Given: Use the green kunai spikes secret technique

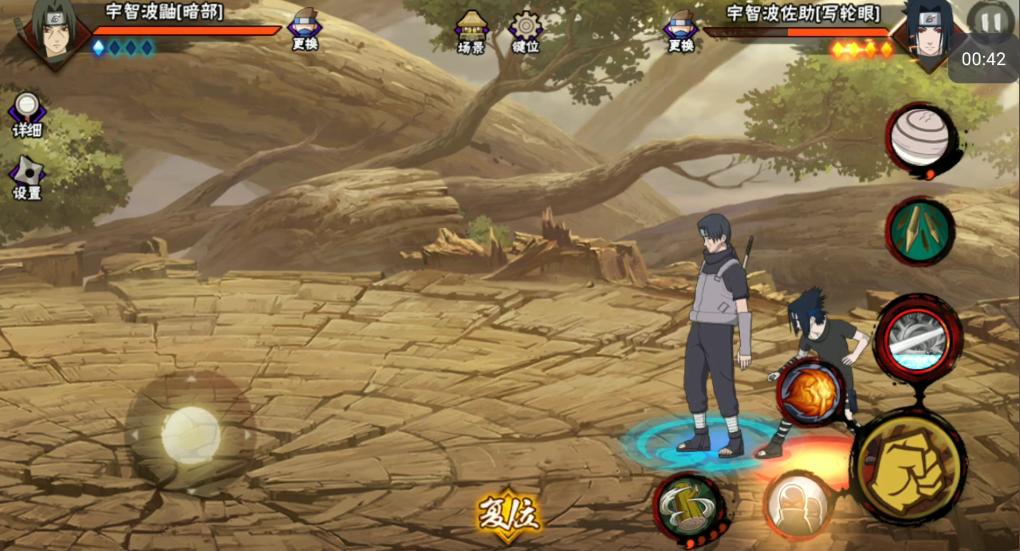Looking at the screenshot, I should (x=919, y=231).
